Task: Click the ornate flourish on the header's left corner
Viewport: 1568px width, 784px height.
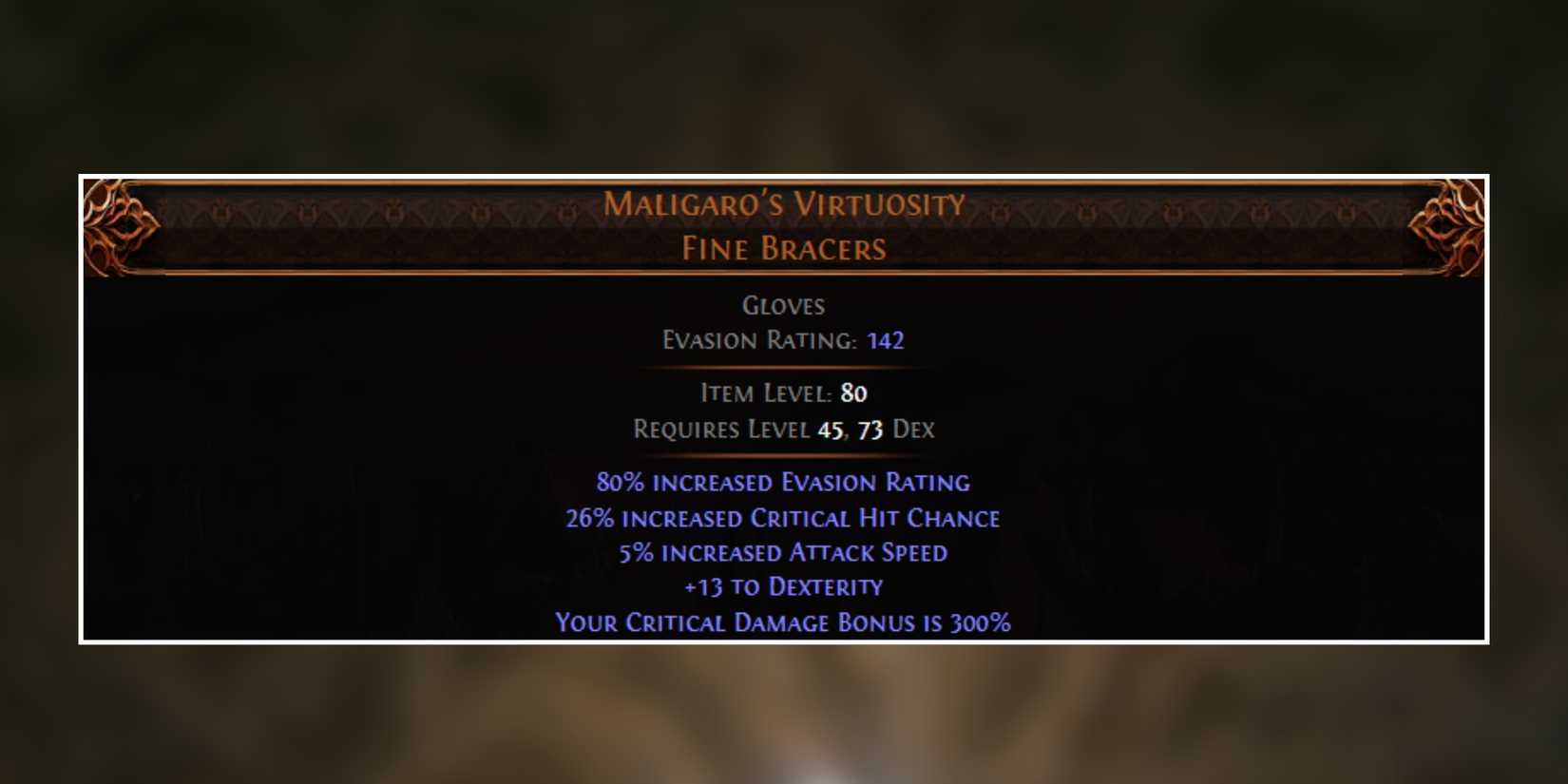Action: (x=119, y=223)
